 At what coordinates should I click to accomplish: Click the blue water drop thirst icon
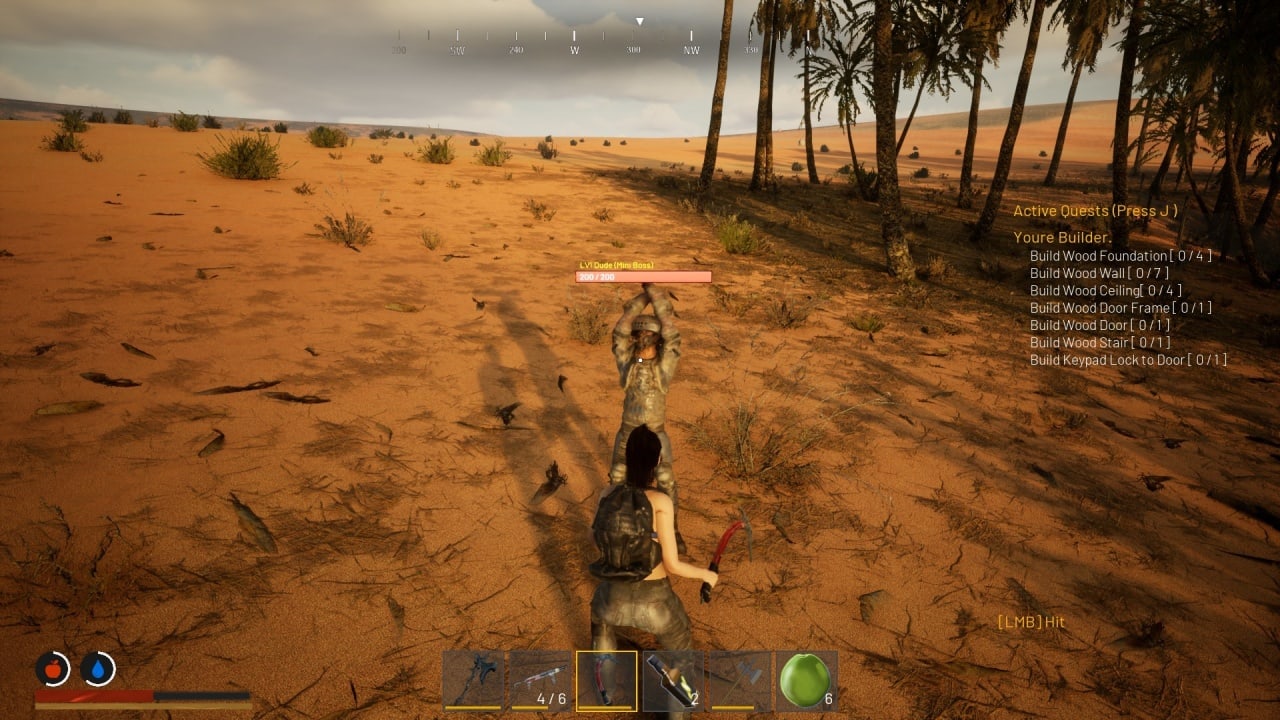pos(98,667)
